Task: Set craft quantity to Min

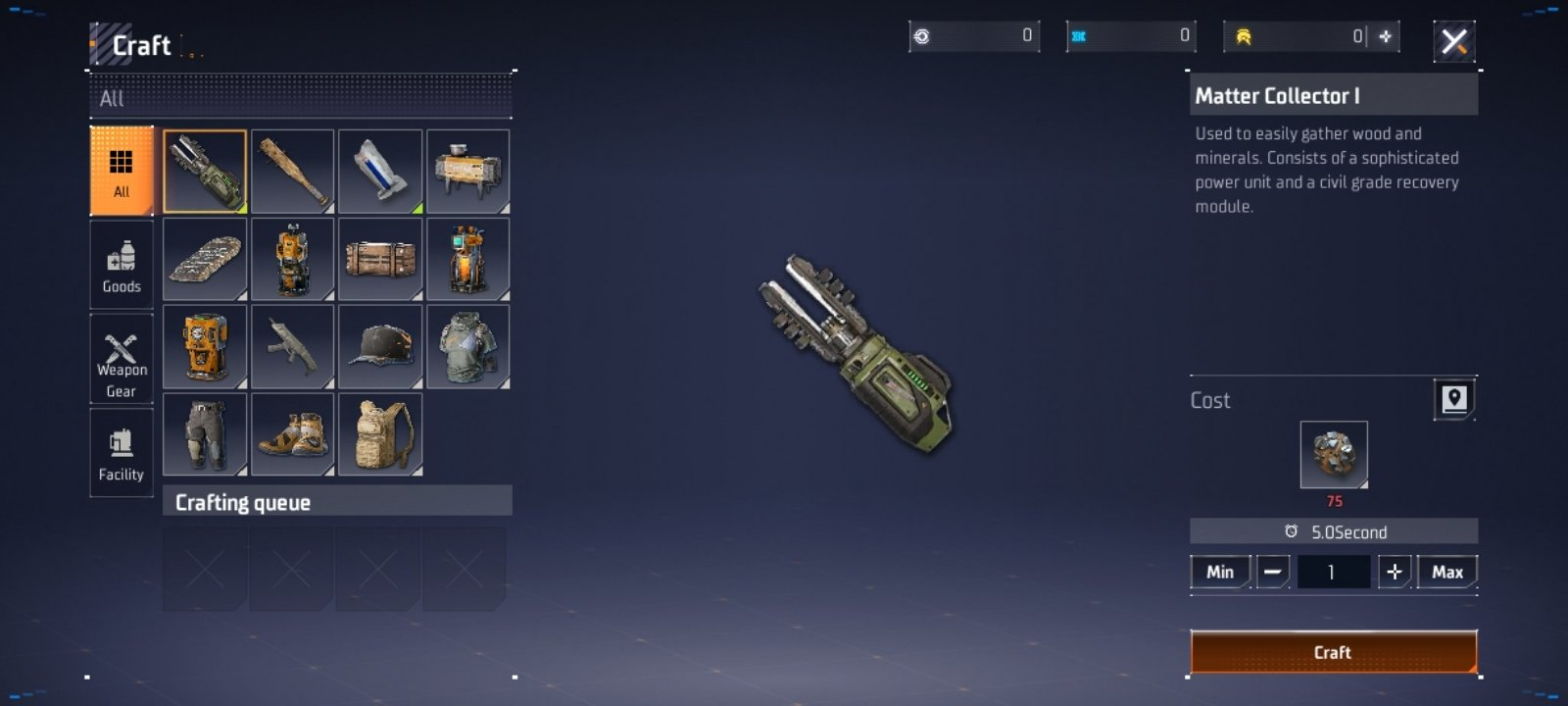Action: point(1220,572)
